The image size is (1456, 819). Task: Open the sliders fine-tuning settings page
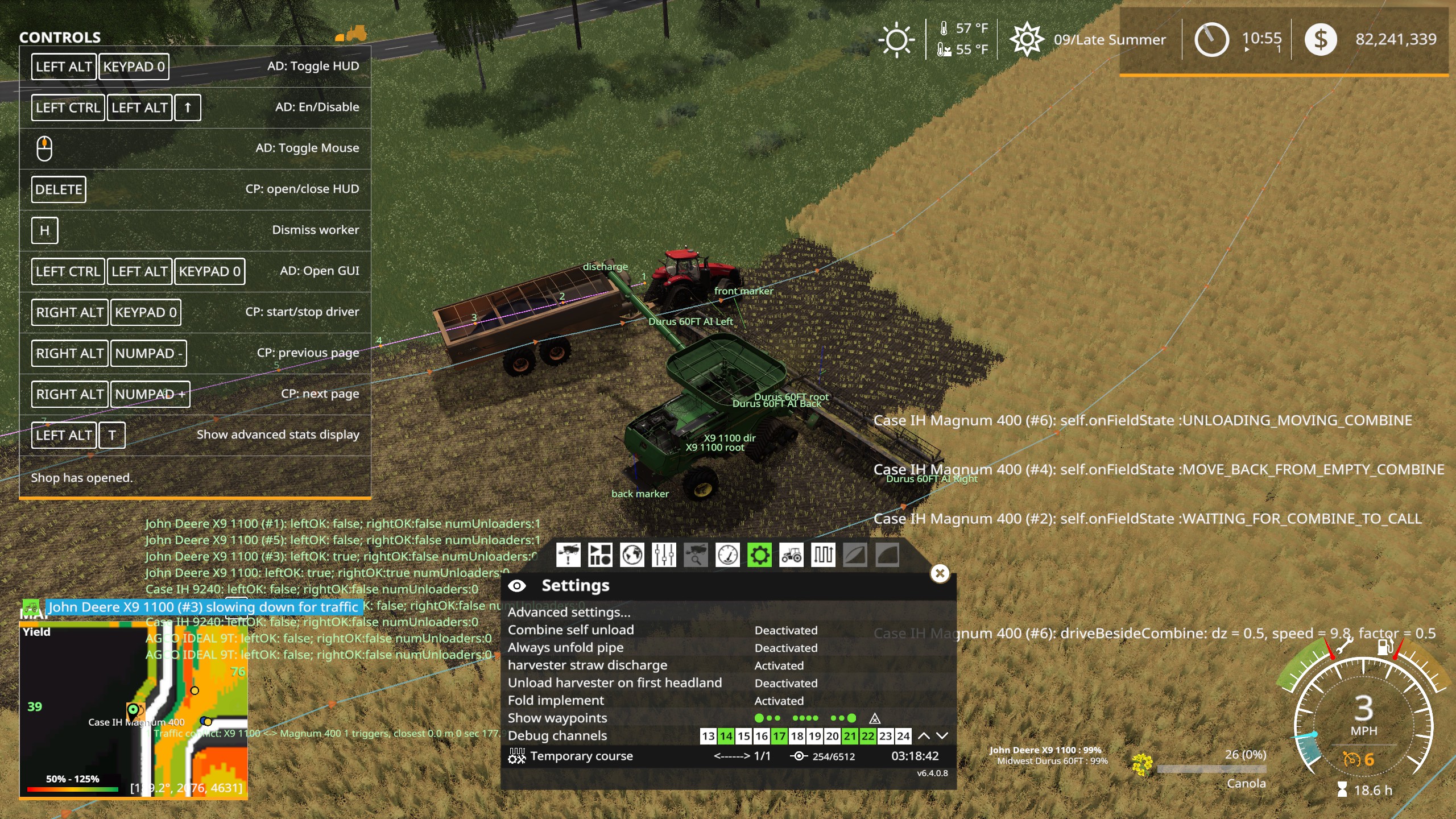[x=663, y=555]
